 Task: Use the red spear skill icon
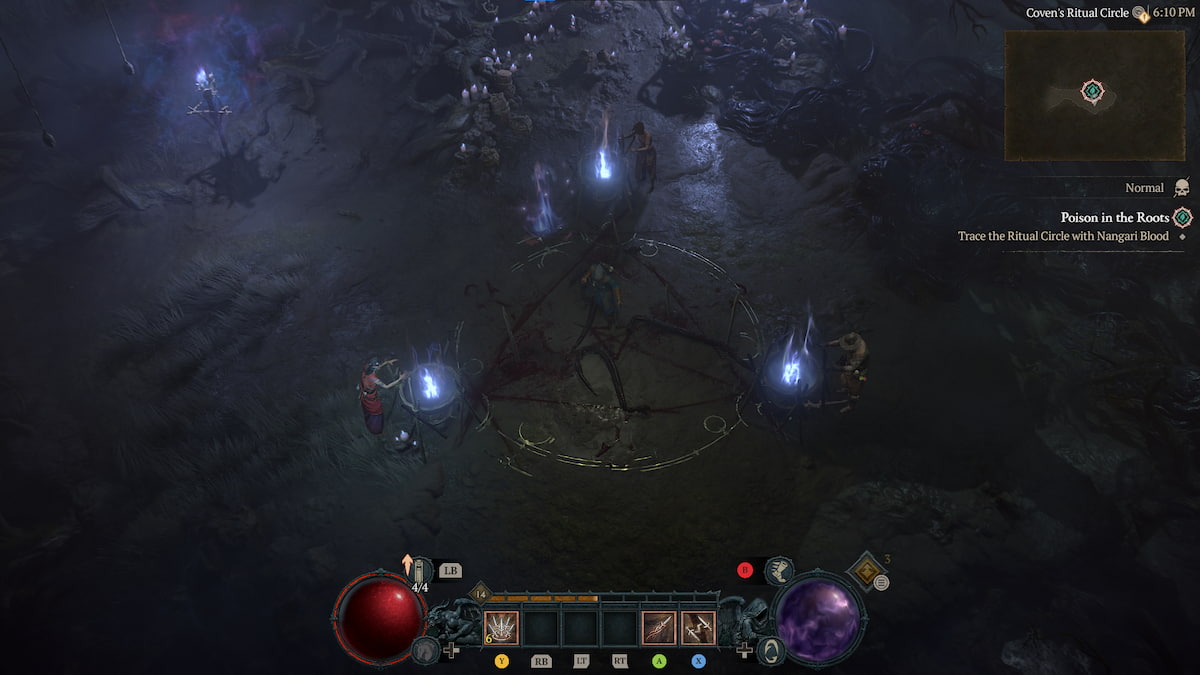659,627
